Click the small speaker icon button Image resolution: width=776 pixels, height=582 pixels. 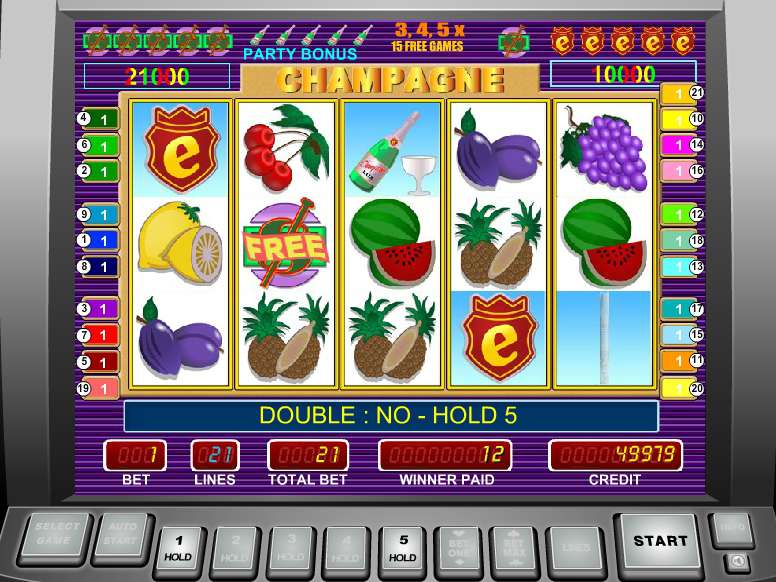[737, 561]
